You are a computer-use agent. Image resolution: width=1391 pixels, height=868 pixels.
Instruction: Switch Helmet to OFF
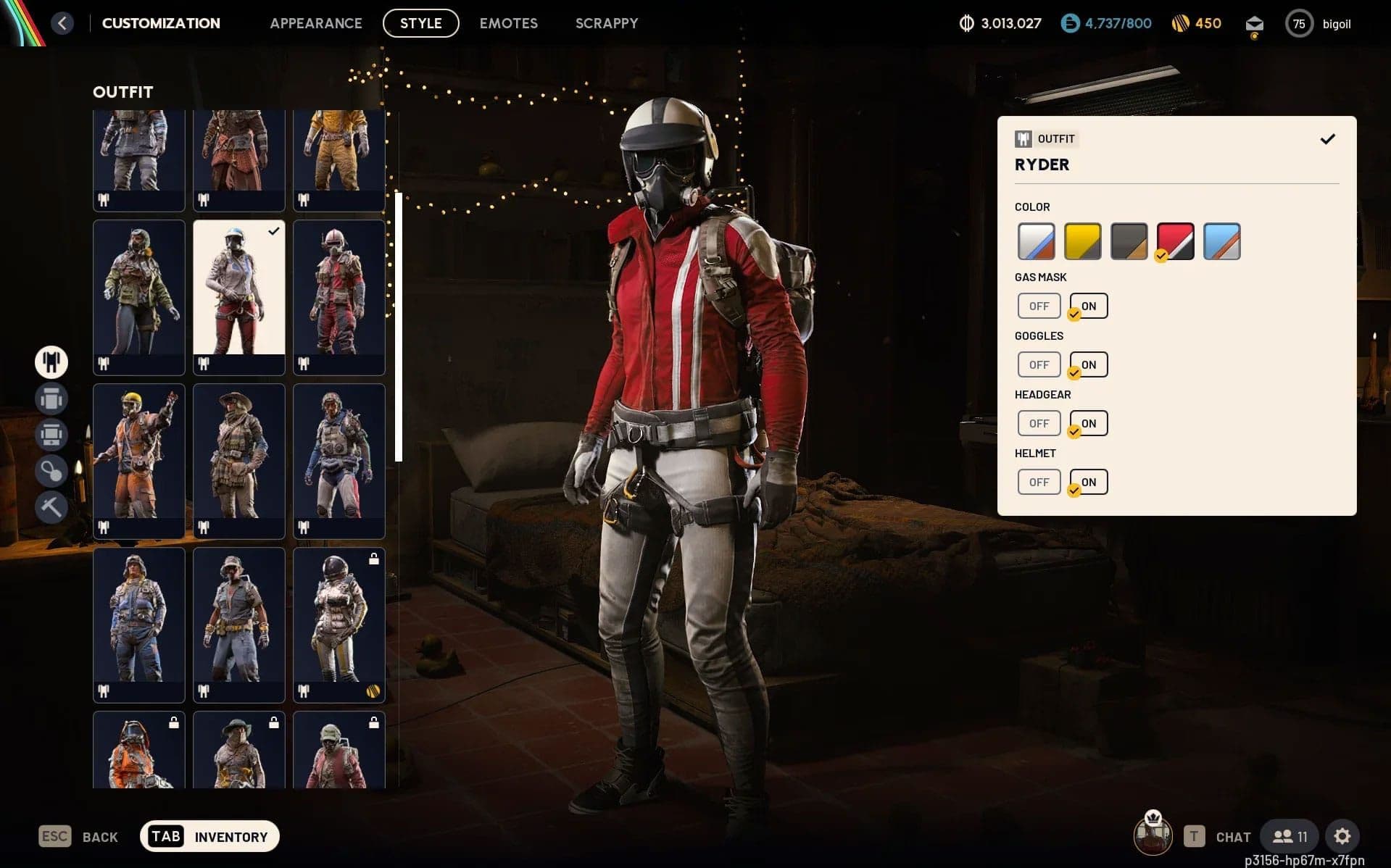pyautogui.click(x=1039, y=481)
